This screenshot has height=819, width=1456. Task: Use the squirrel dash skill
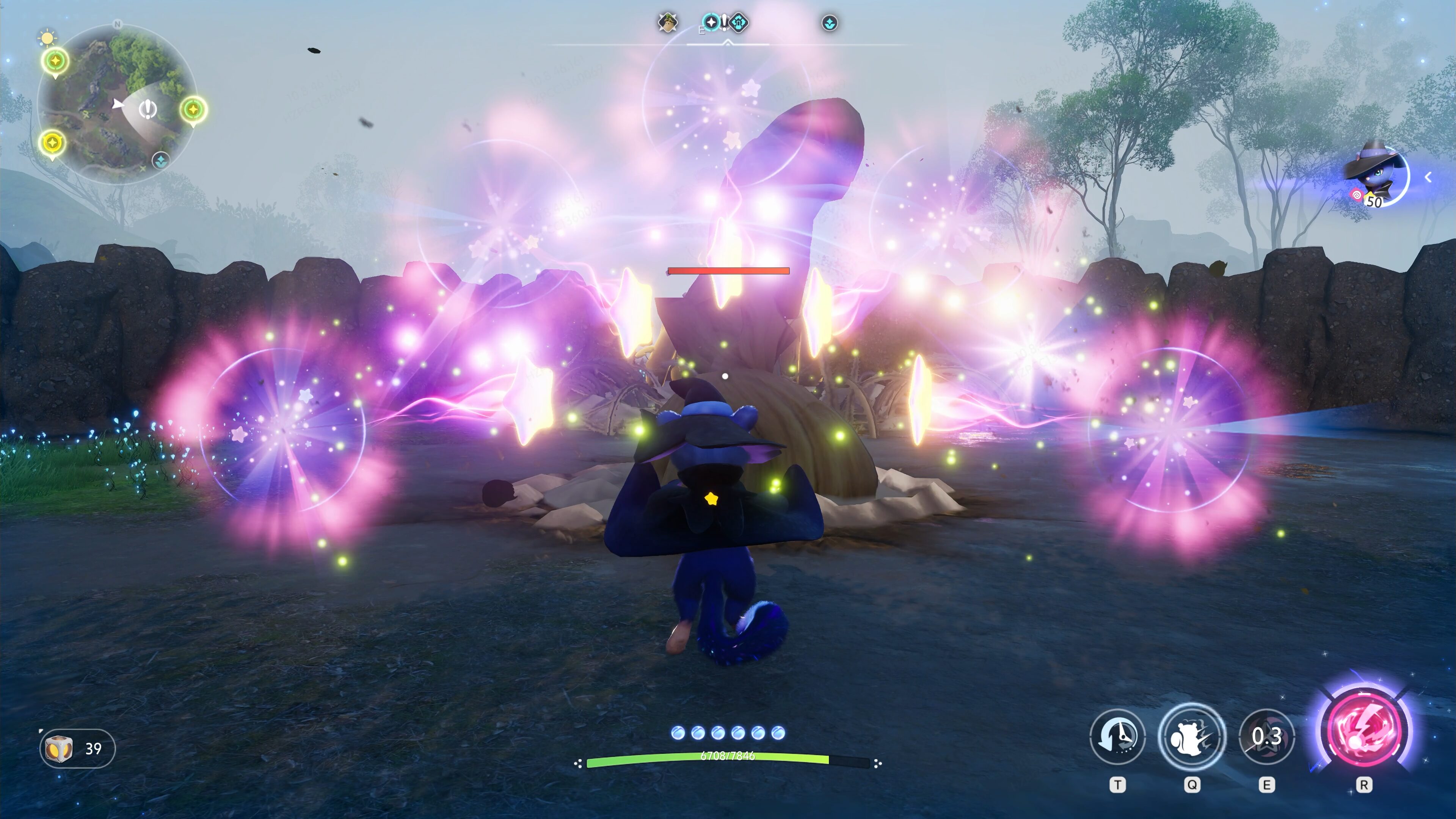(x=1191, y=736)
